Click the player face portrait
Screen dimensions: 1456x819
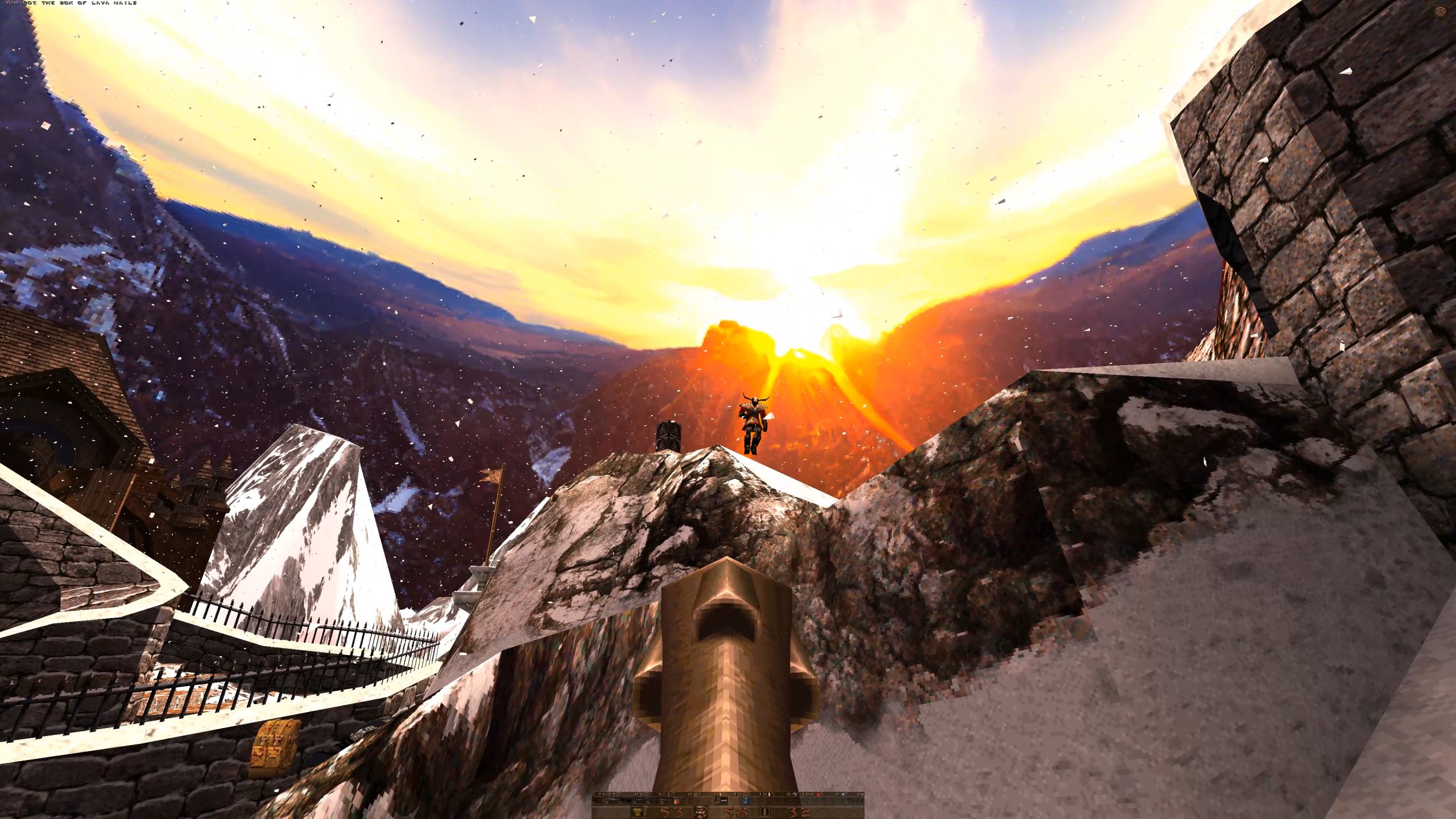701,812
